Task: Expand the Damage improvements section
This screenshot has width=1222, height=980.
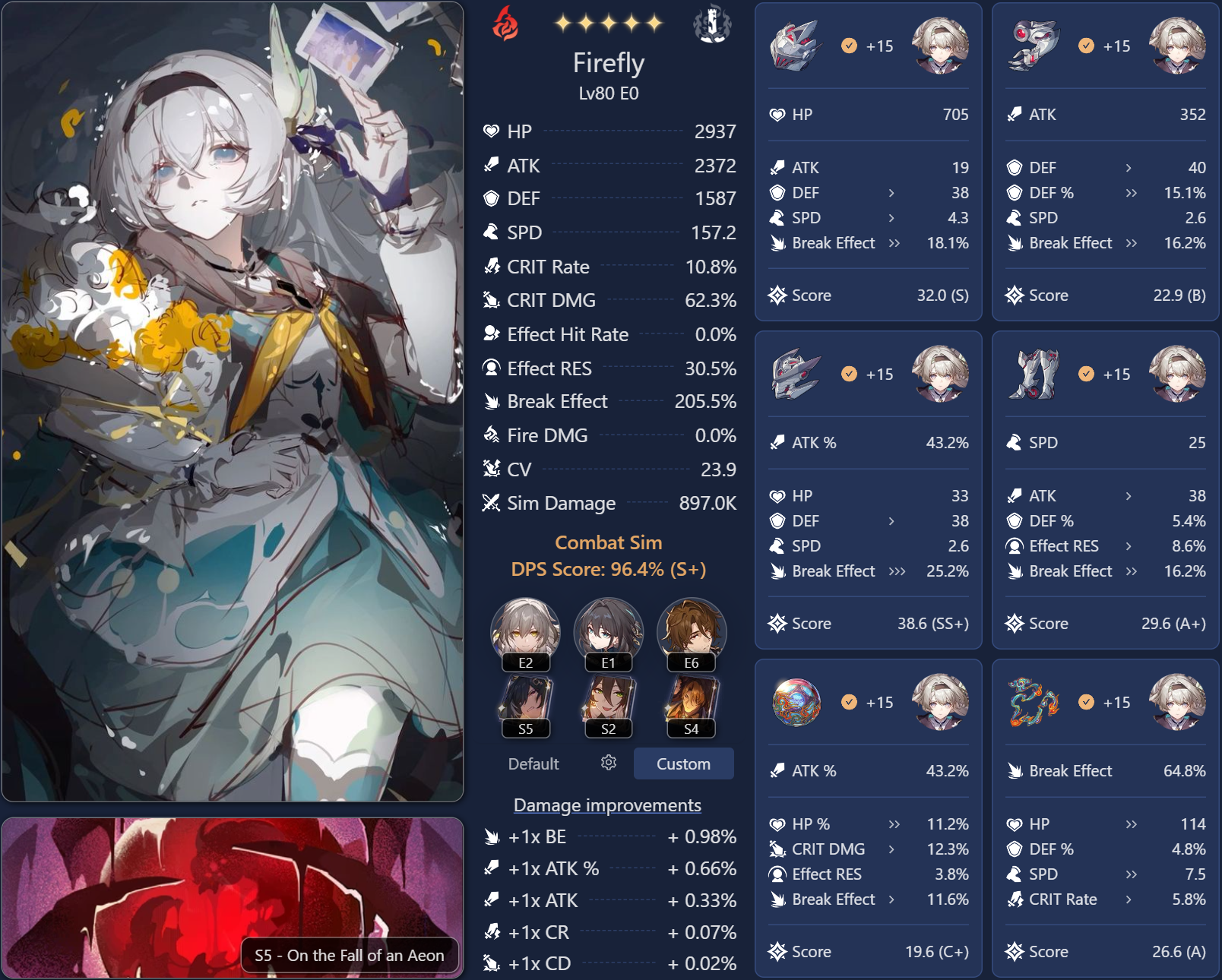Action: click(x=607, y=805)
